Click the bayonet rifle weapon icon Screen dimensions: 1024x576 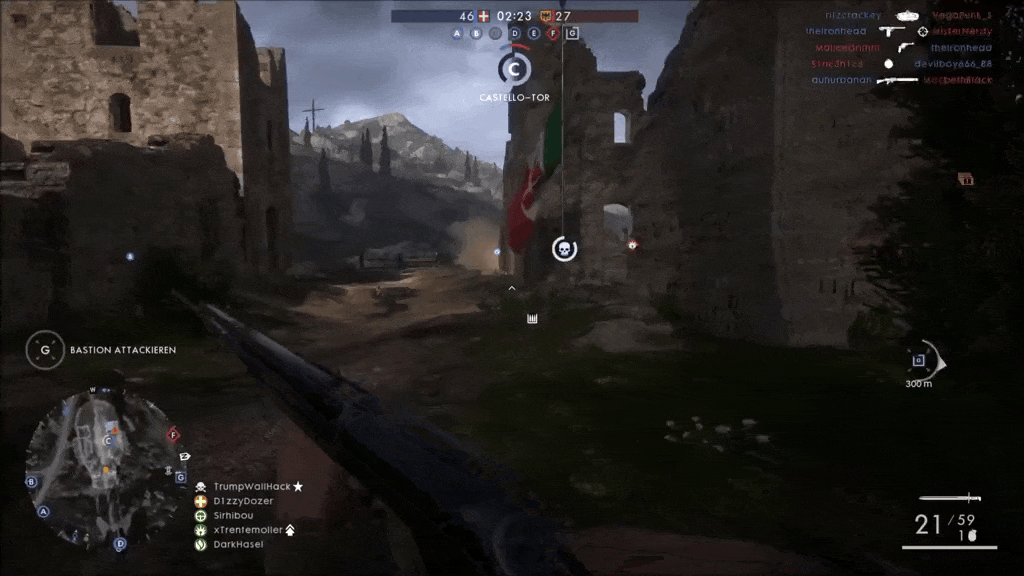pos(950,497)
